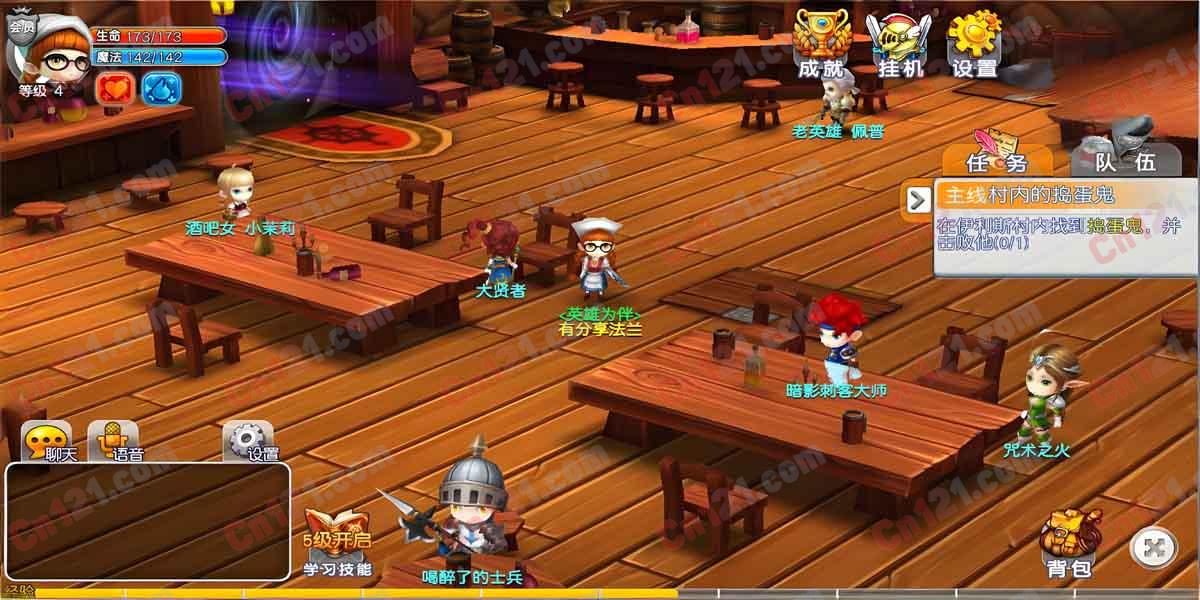Activate the 语音 voice microphone button
Screen dimensions: 1200x600
click(x=114, y=441)
